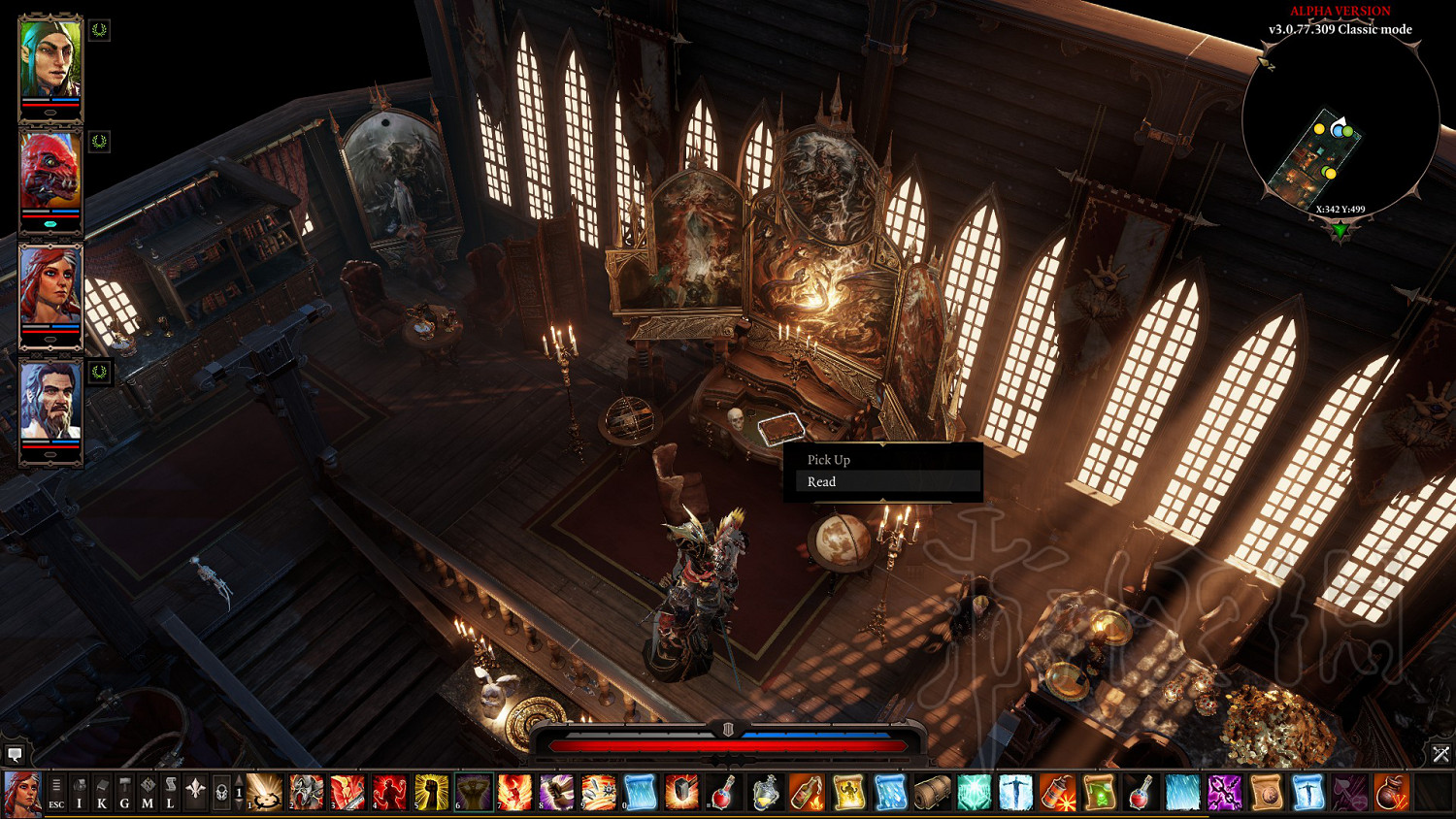Click the crossed swords combat icon

[1440, 754]
